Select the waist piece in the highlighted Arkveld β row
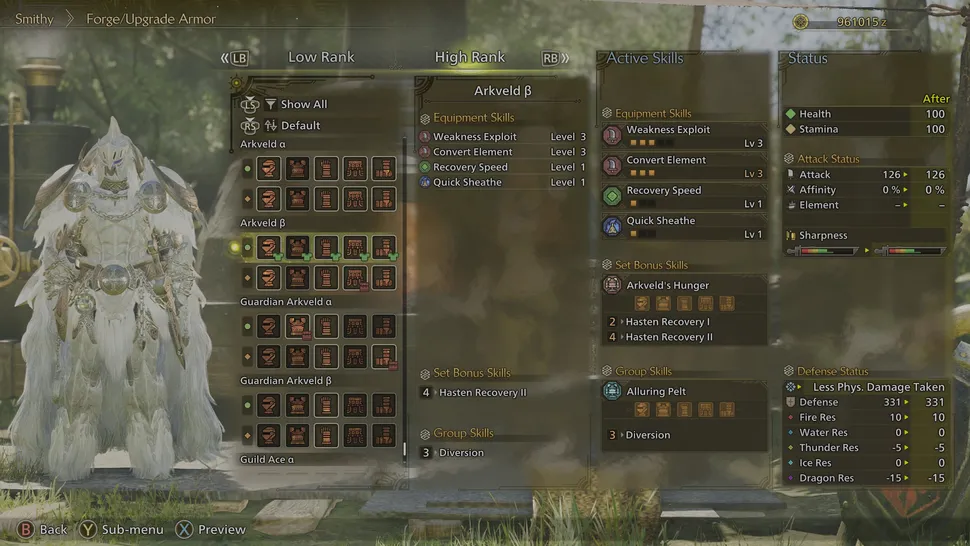Image resolution: width=970 pixels, height=546 pixels. click(355, 247)
